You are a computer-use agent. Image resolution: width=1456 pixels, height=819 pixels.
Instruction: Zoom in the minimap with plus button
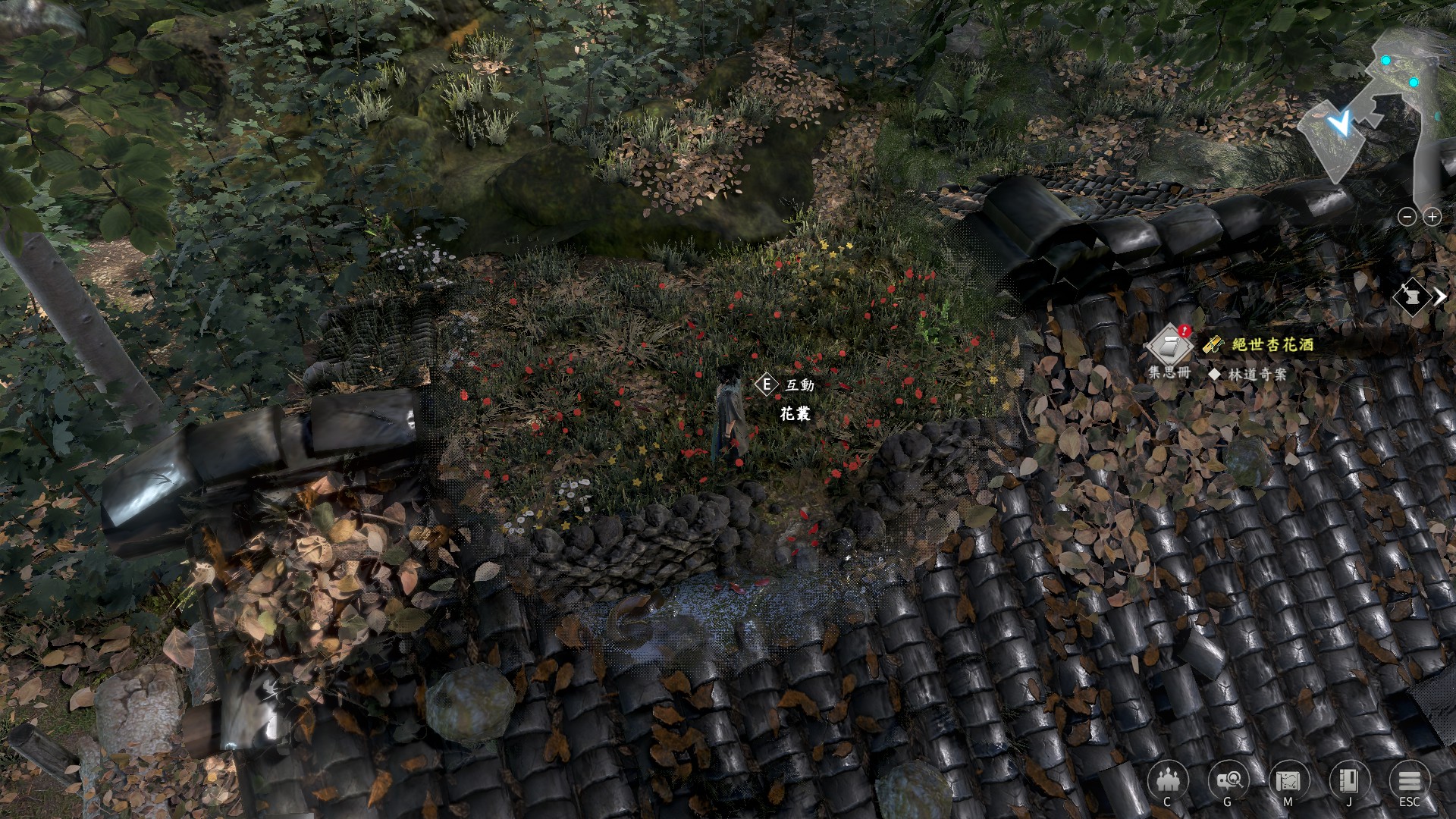tap(1432, 217)
